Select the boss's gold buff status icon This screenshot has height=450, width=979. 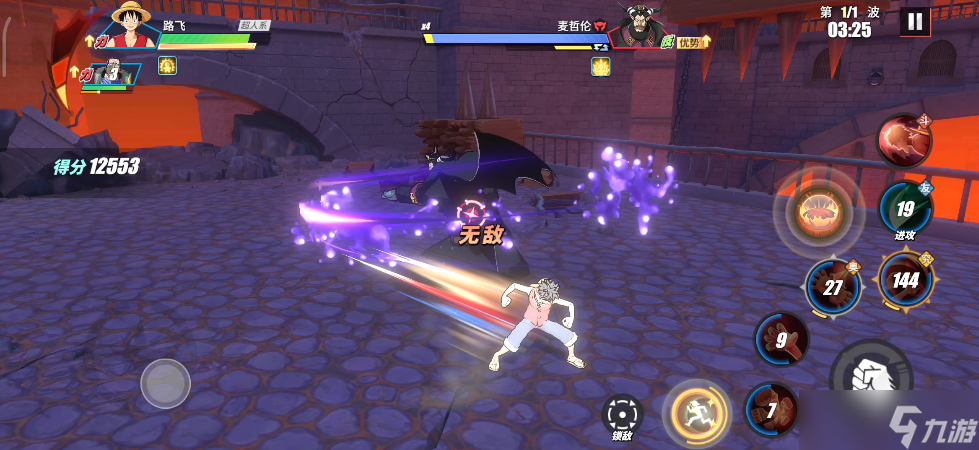pyautogui.click(x=600, y=66)
